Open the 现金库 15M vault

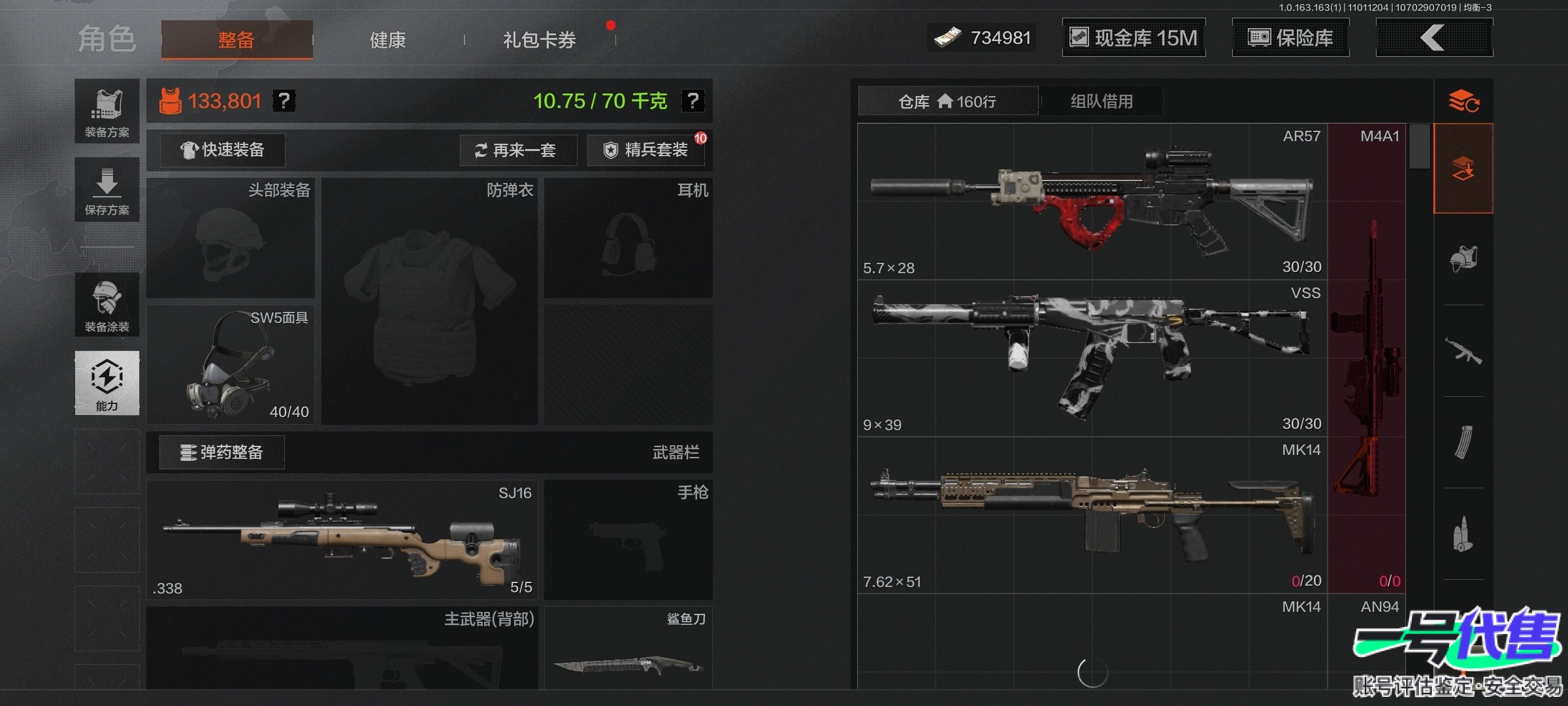click(x=1134, y=38)
